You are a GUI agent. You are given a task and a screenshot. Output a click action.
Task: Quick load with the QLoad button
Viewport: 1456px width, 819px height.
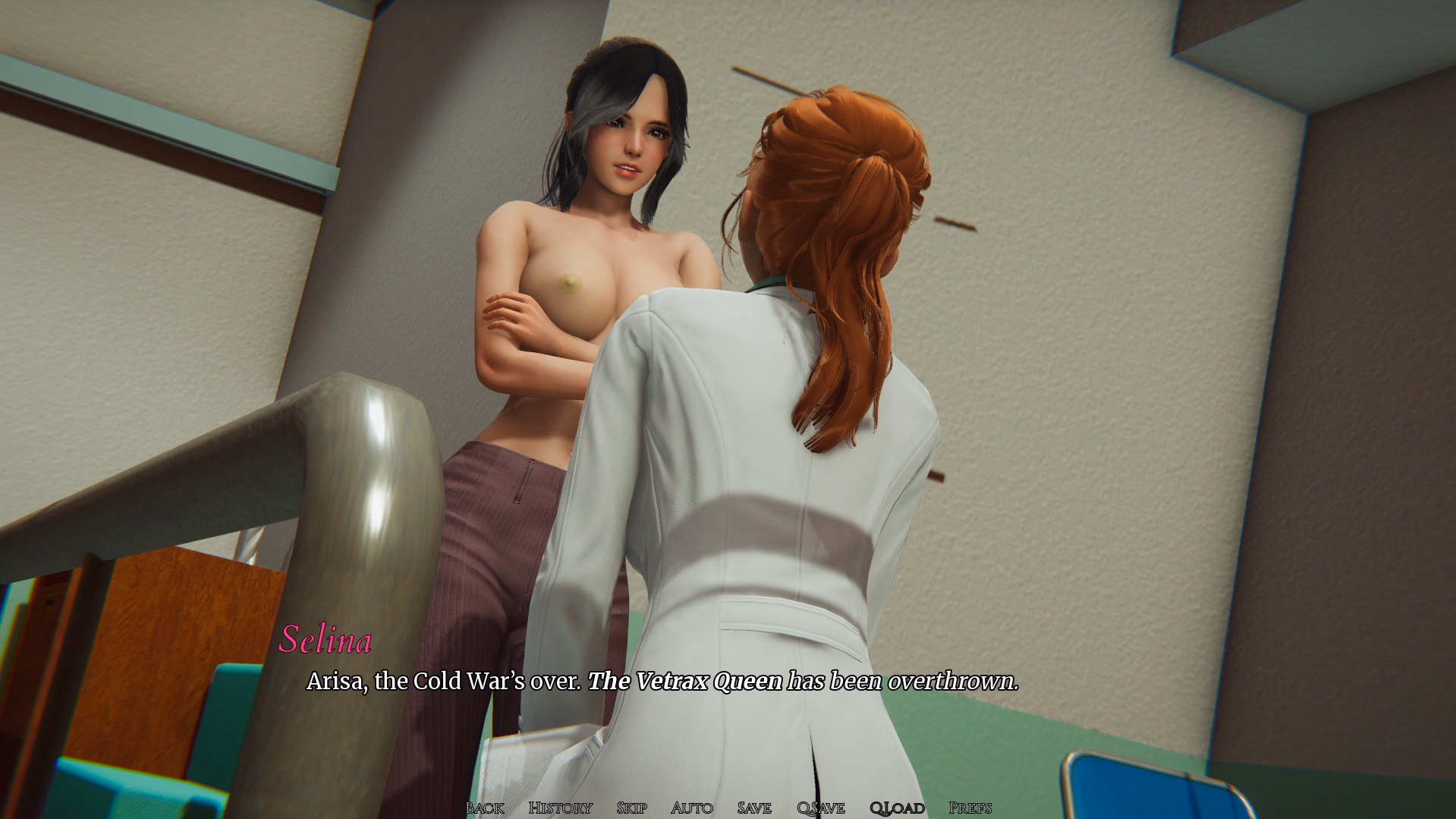[x=897, y=808]
